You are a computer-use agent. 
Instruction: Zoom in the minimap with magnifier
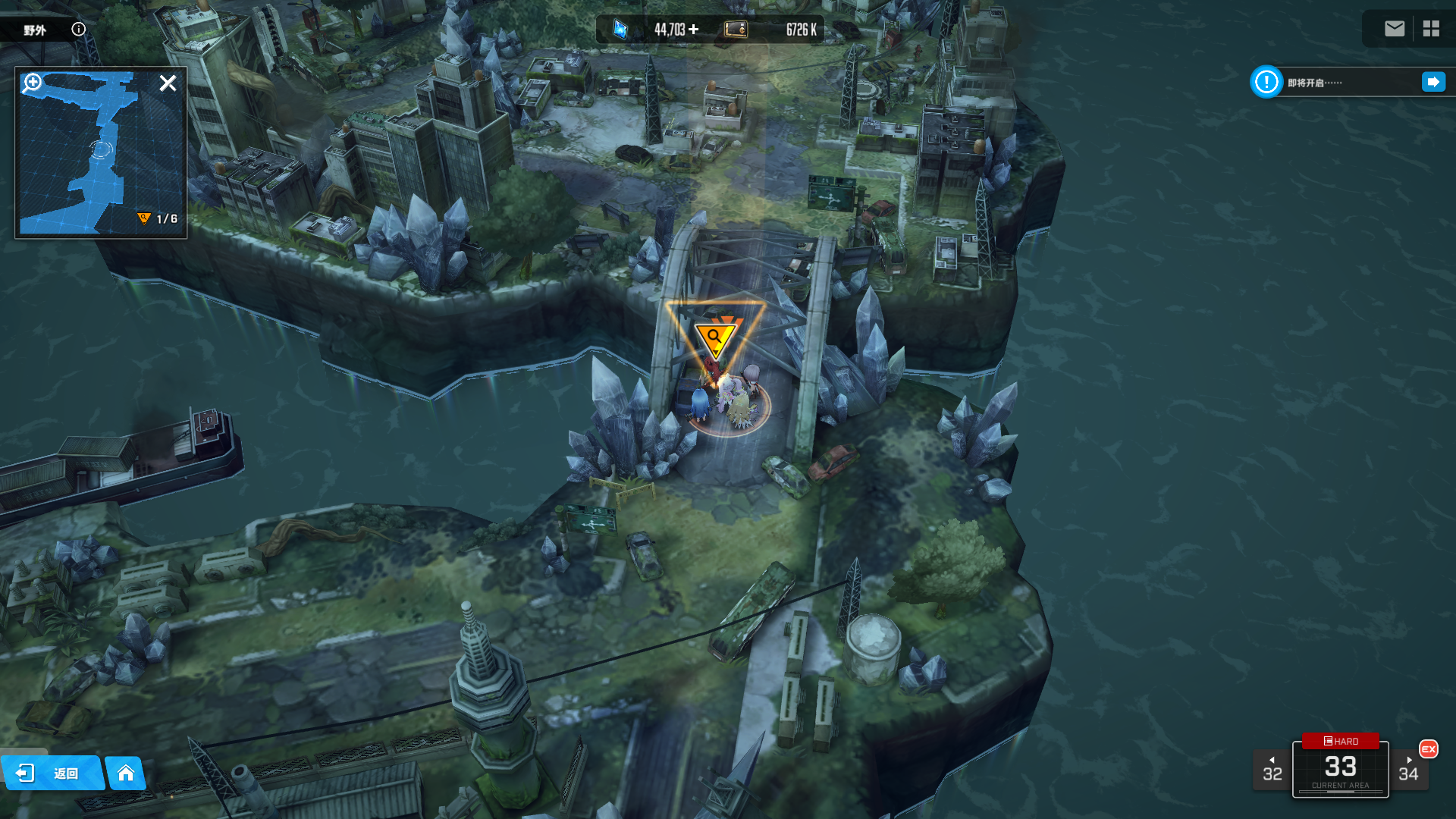pyautogui.click(x=33, y=82)
